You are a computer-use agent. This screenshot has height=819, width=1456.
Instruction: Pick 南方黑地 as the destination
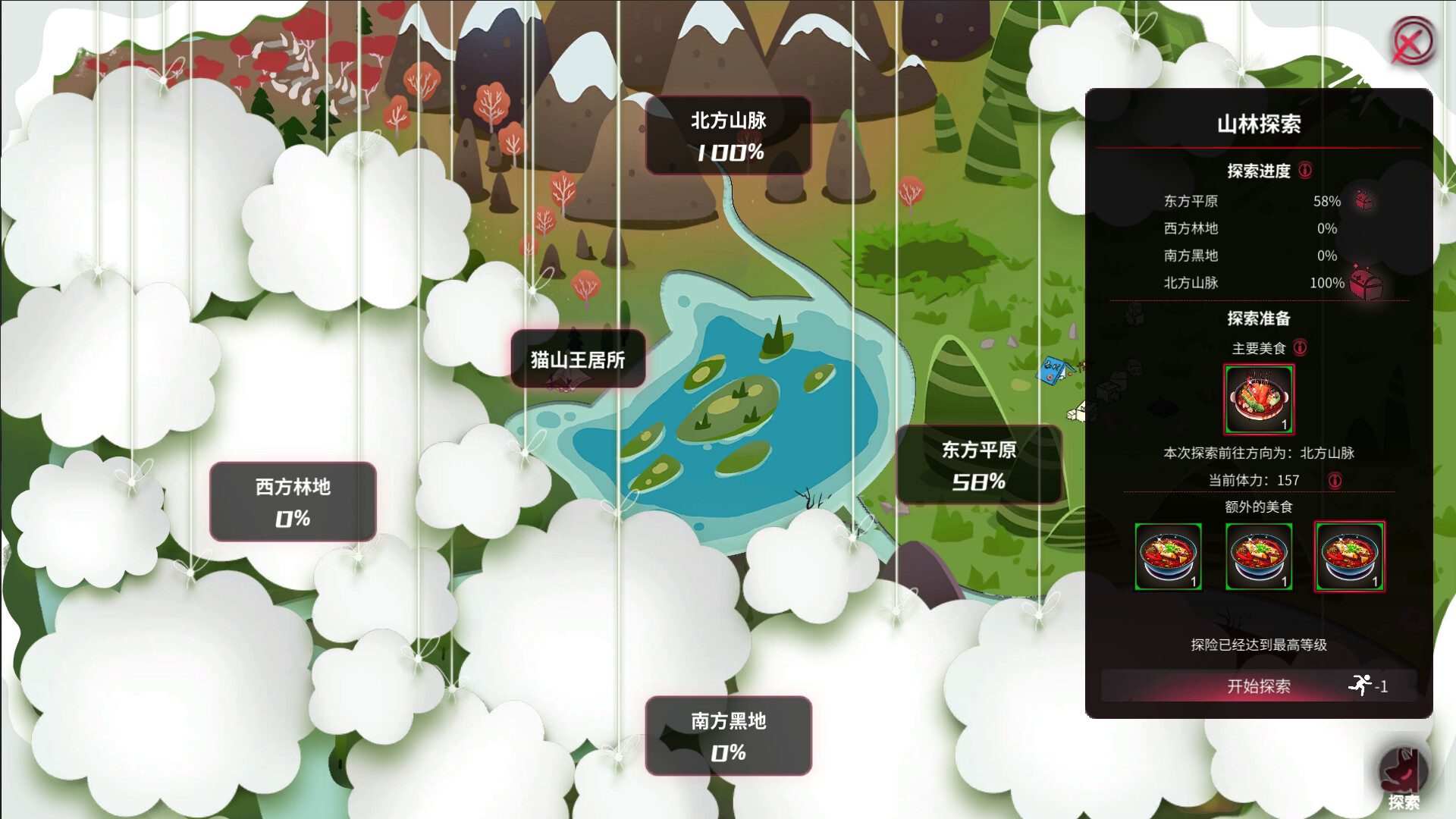(727, 736)
